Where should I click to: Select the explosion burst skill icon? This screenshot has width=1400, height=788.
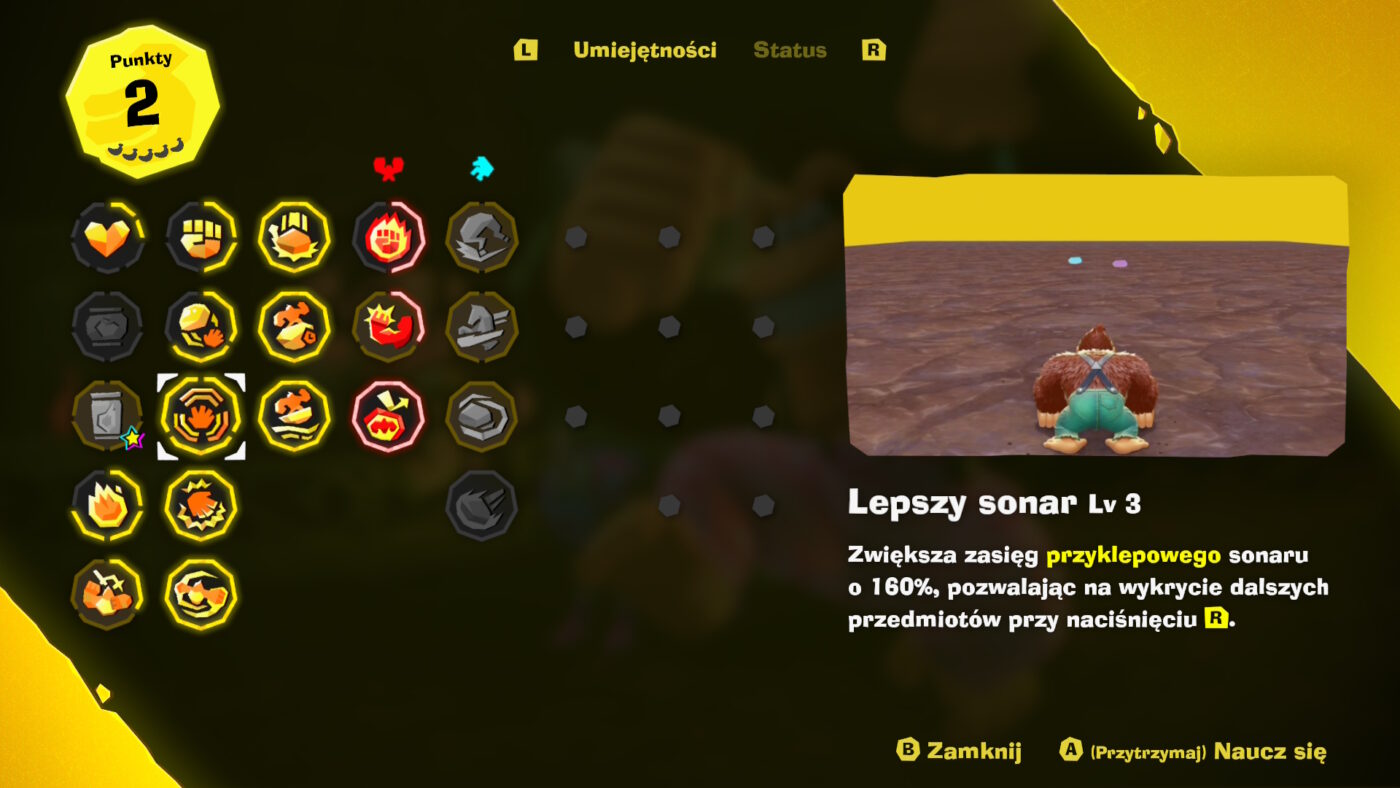click(x=201, y=505)
